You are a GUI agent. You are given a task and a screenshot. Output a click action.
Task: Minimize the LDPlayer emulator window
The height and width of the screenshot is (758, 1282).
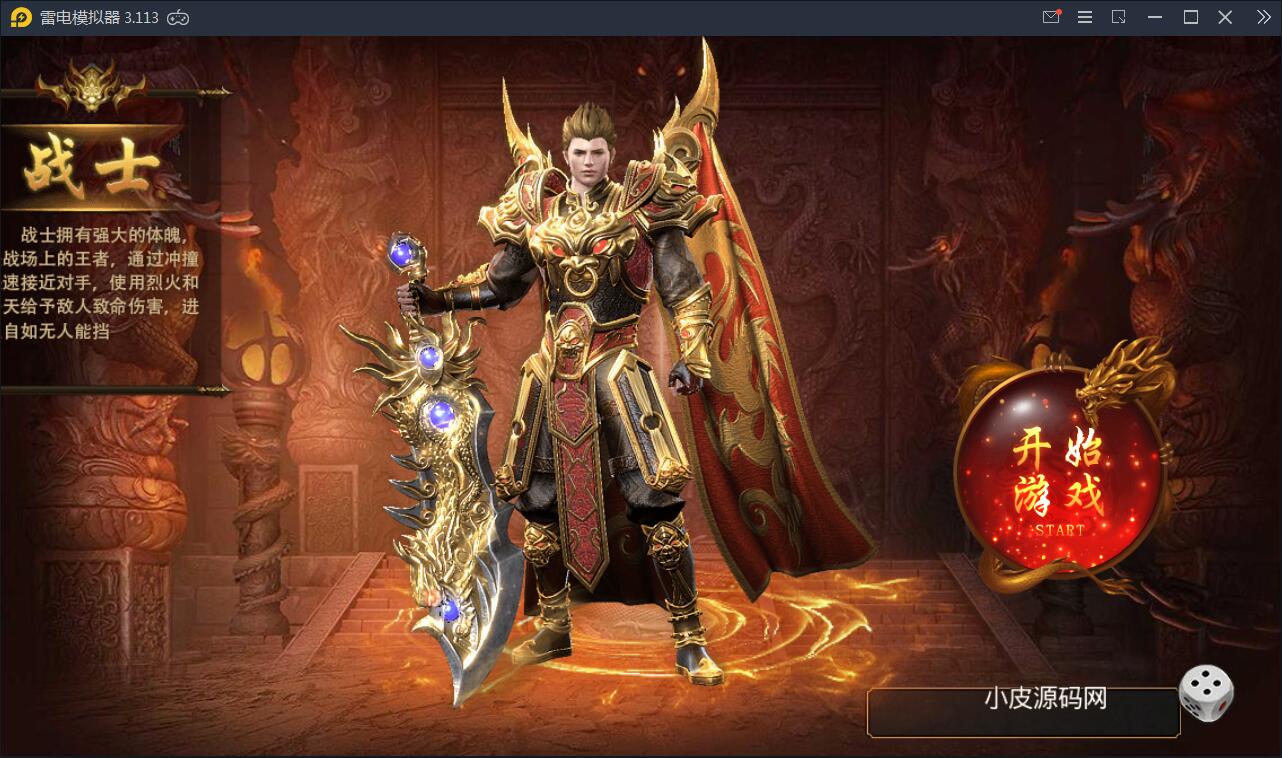(1155, 17)
